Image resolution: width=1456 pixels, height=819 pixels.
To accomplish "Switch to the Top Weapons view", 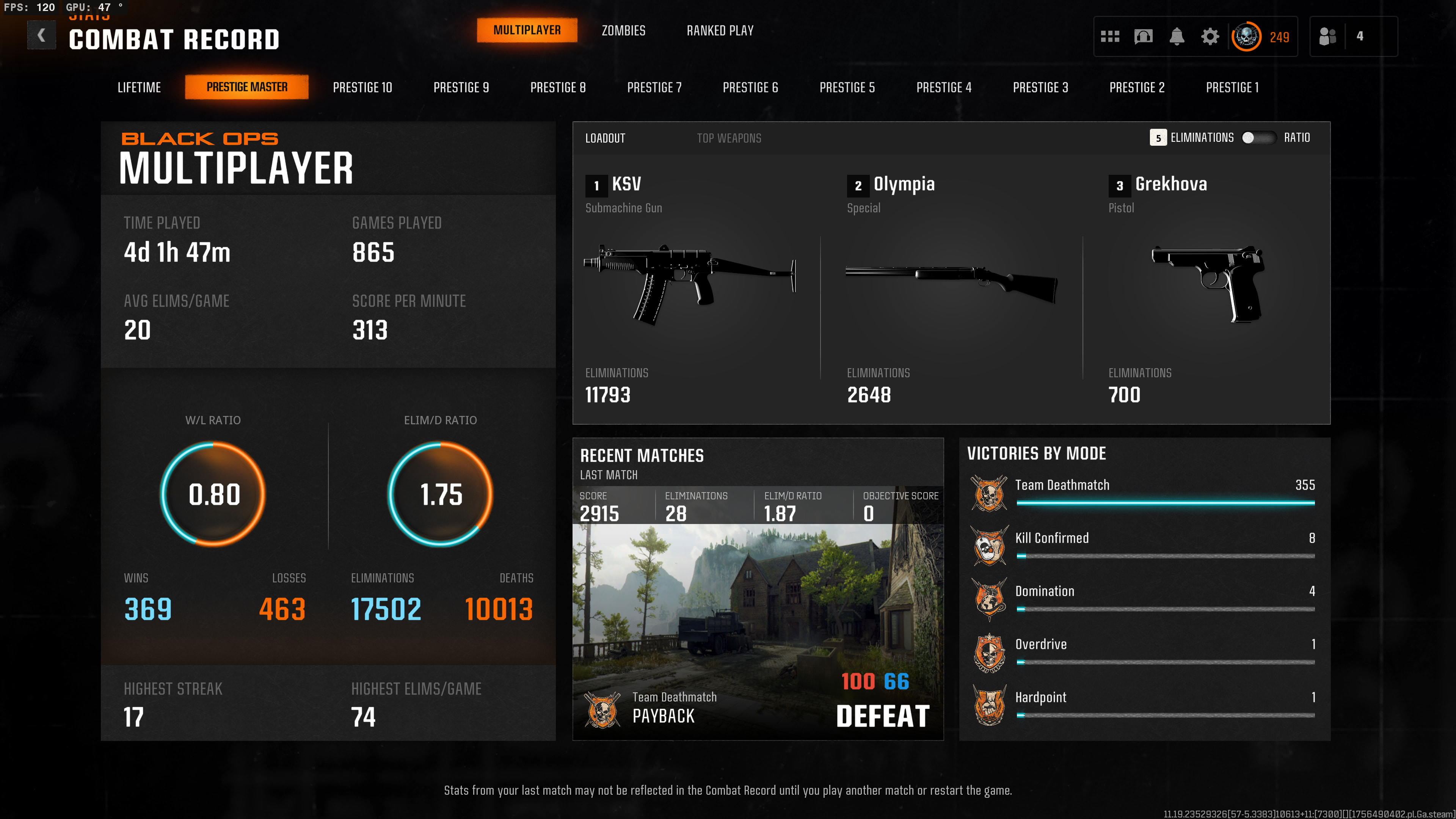I will point(728,138).
